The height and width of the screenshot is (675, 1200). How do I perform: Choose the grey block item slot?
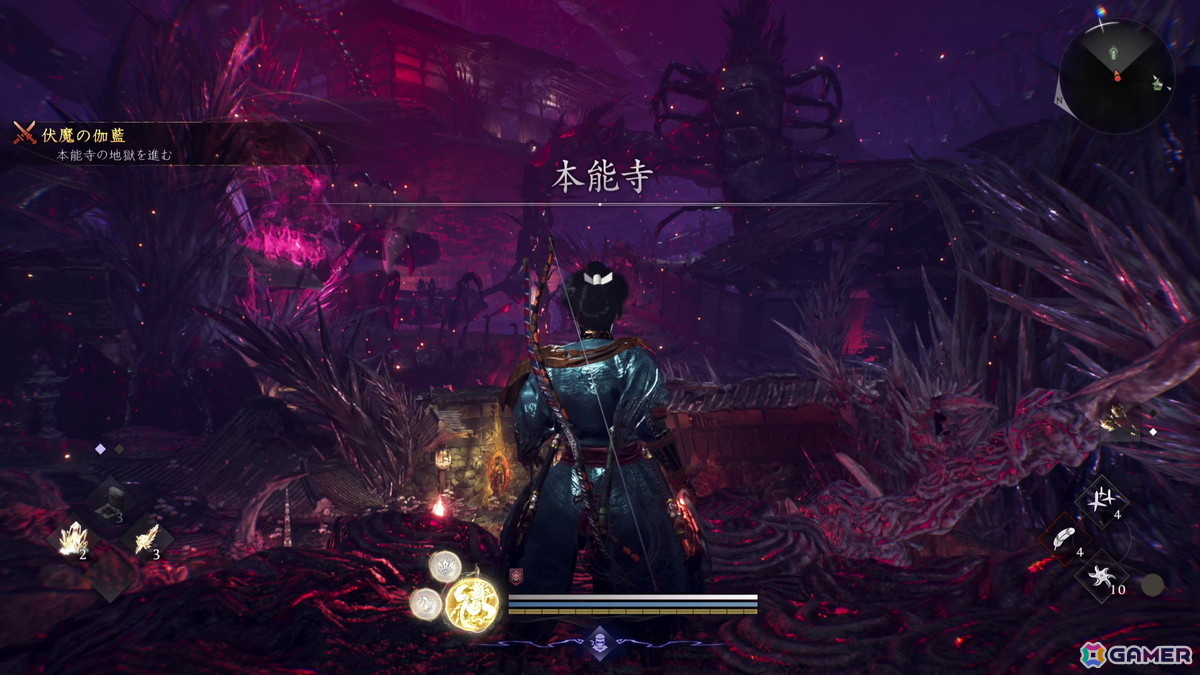pos(111,500)
